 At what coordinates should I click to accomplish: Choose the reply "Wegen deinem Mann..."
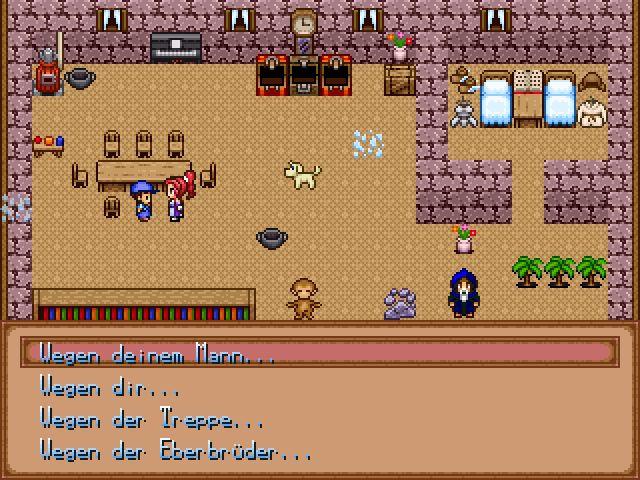156,354
